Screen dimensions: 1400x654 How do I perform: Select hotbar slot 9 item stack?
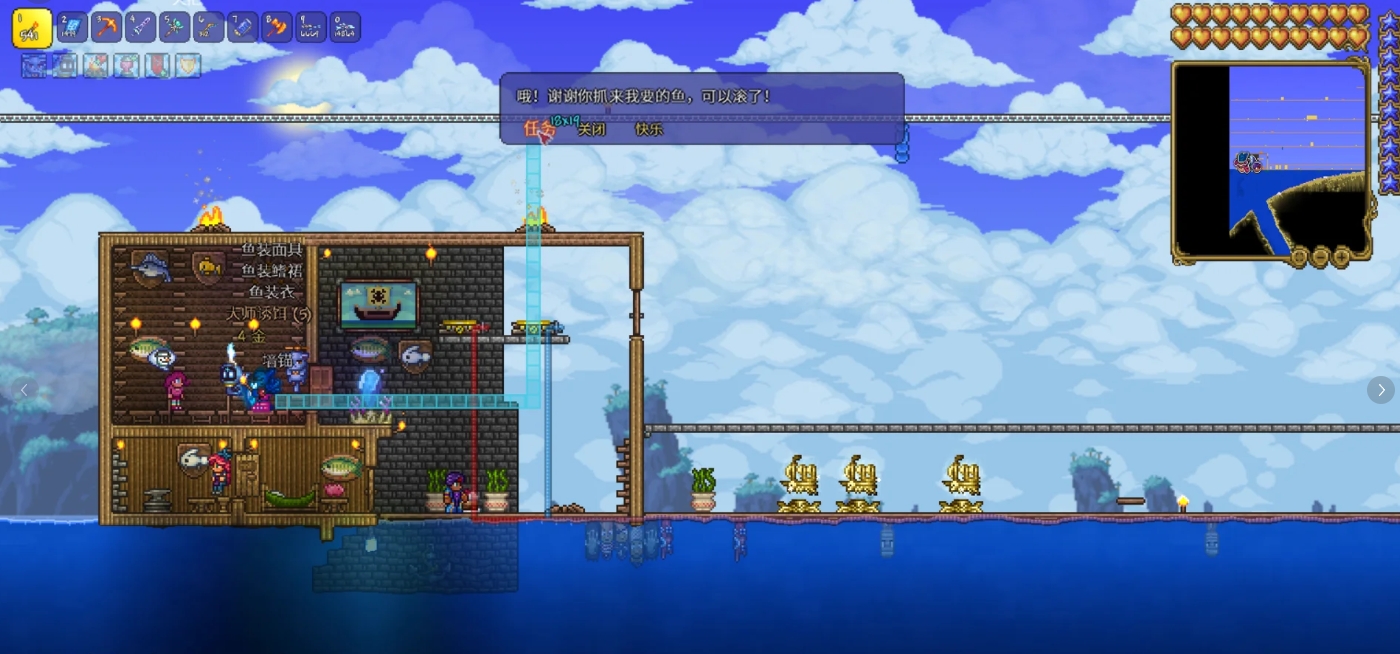(x=310, y=27)
